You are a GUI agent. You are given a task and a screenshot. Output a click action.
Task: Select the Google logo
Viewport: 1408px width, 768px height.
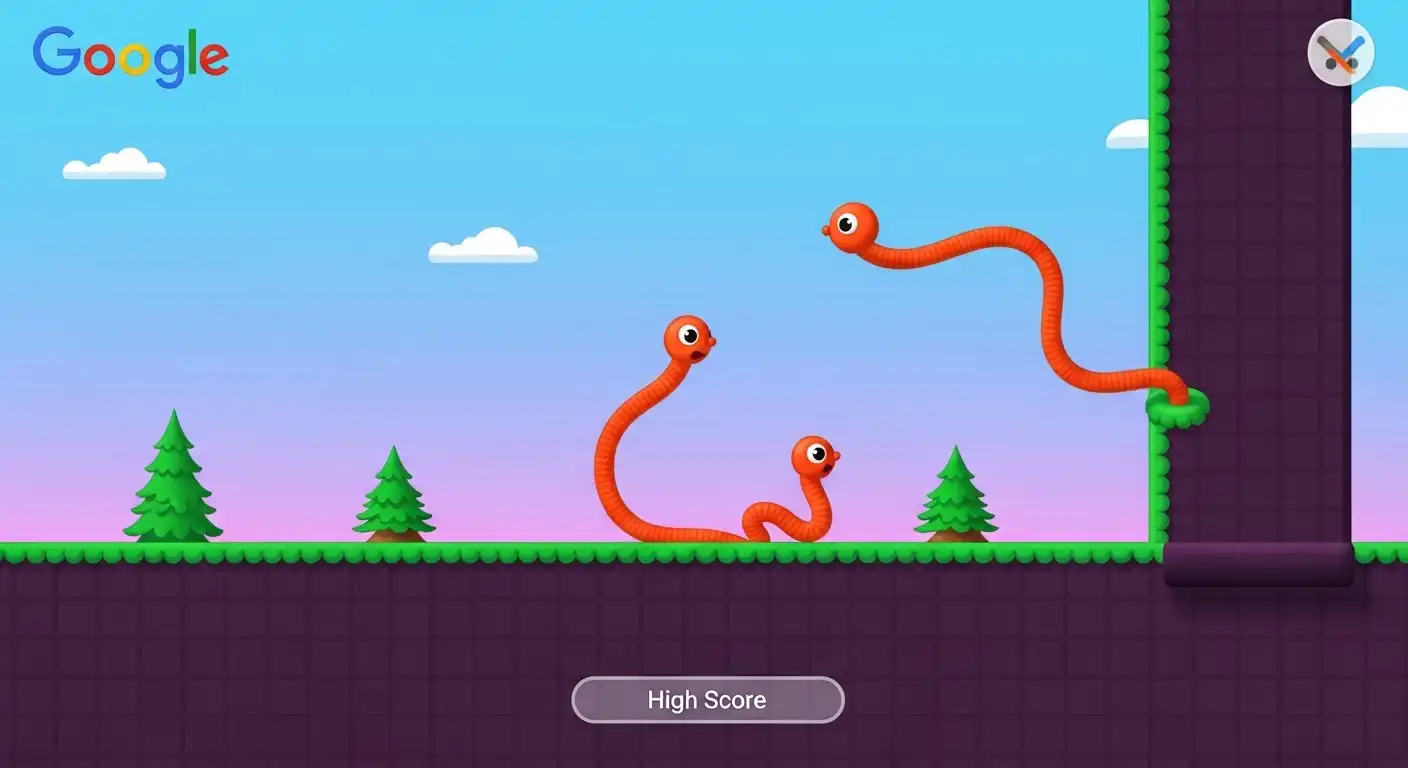(128, 55)
